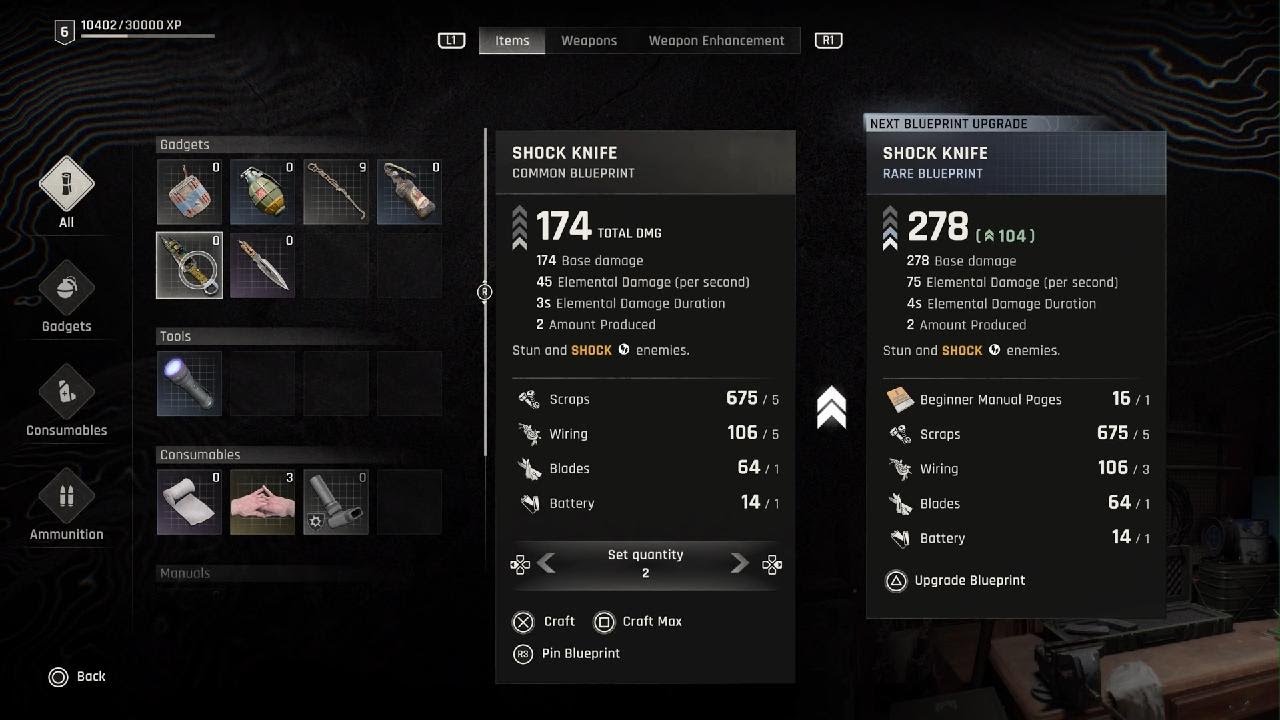The height and width of the screenshot is (720, 1280).
Task: Increase the set quantity with right arrow
Action: point(740,564)
